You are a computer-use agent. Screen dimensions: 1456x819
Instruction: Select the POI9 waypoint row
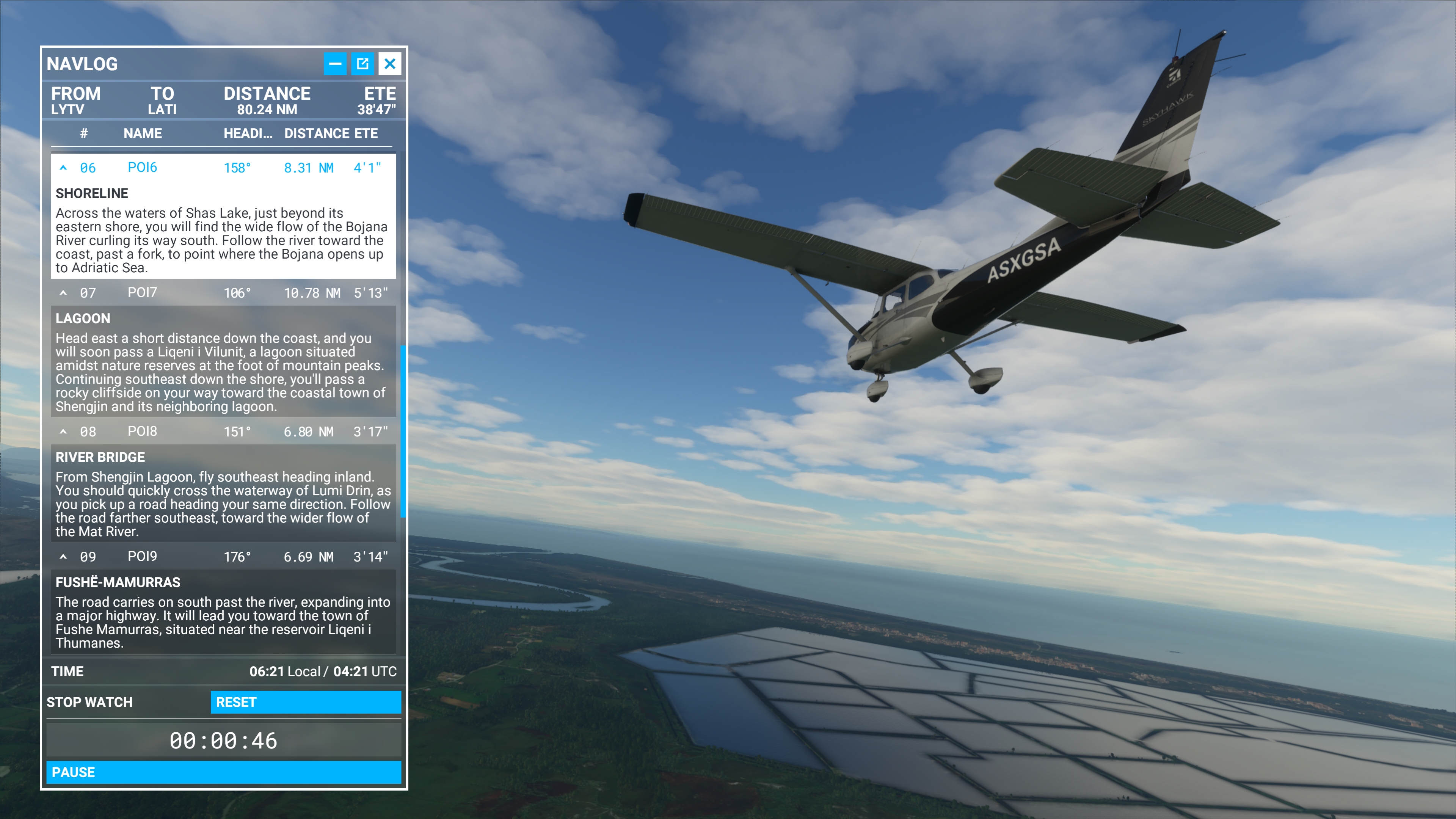click(x=143, y=556)
